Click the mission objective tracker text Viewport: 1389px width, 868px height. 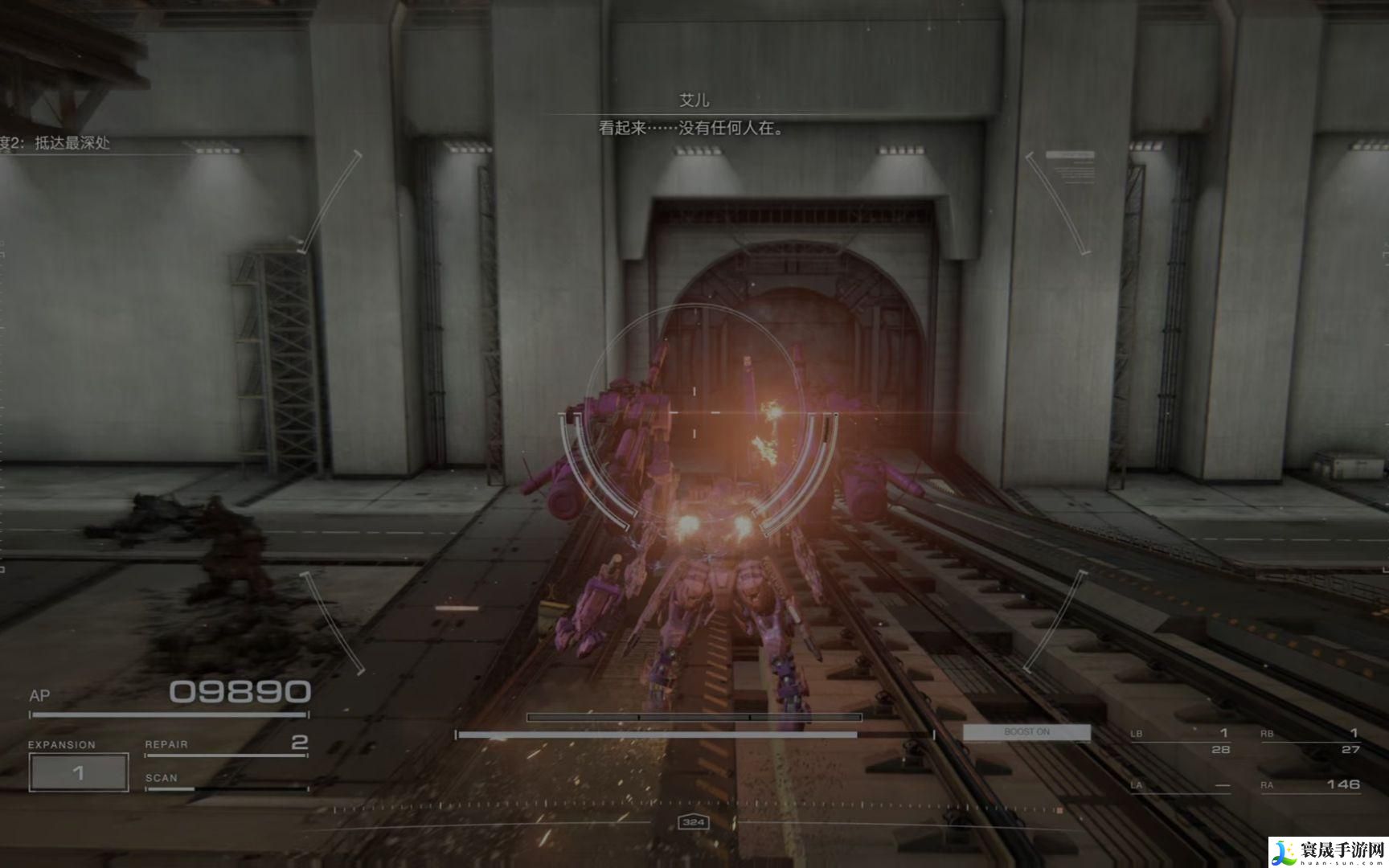coord(58,143)
